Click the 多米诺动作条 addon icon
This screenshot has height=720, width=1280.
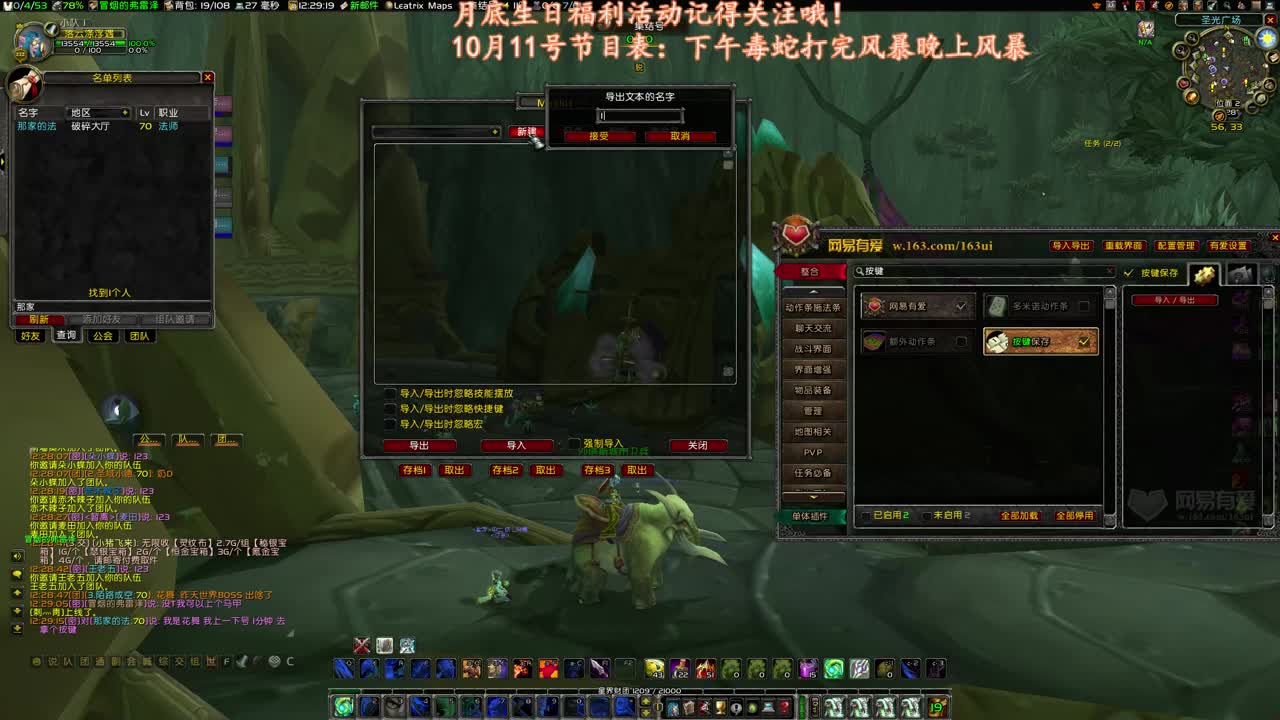point(998,306)
